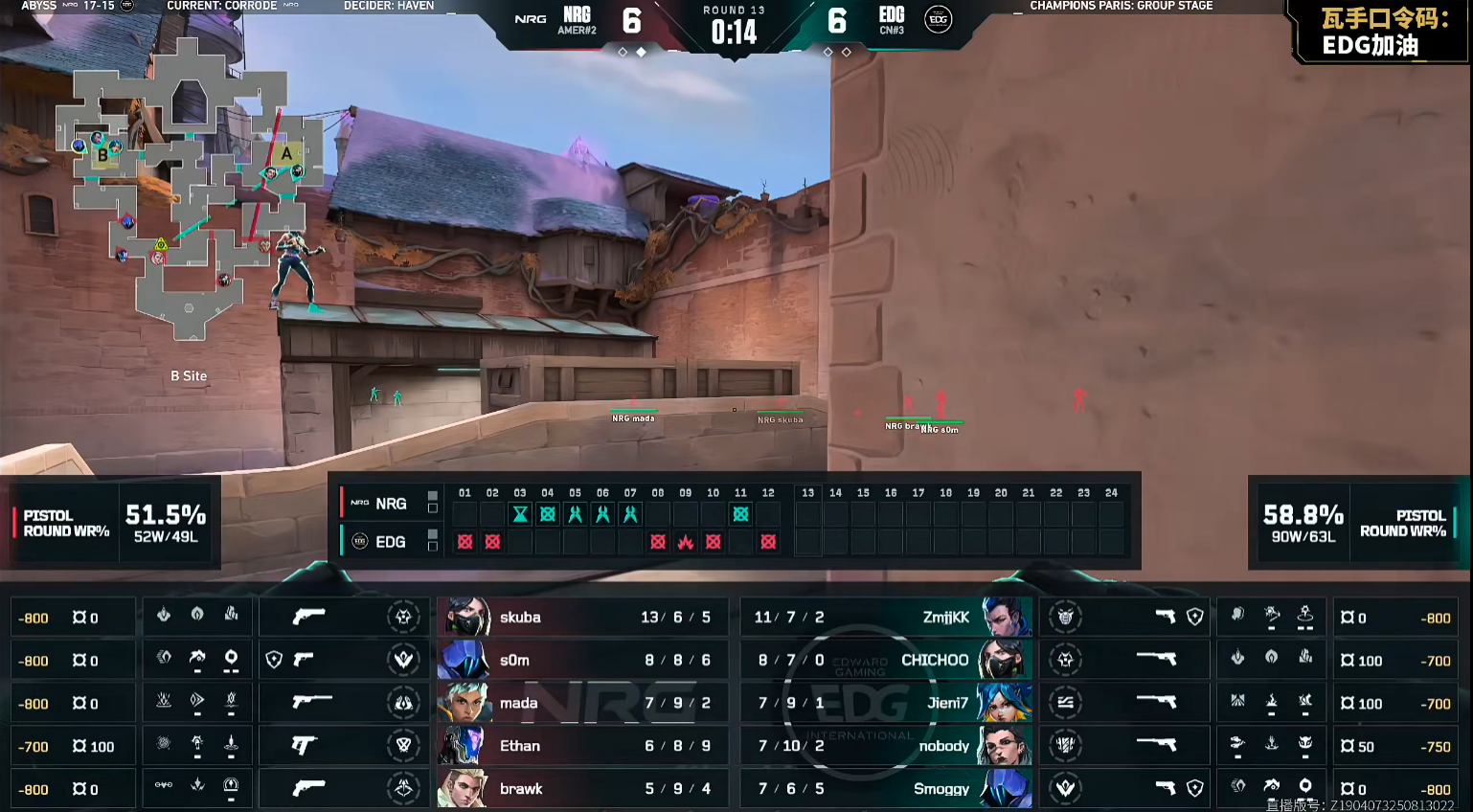
Task: Select Smoggy's agent portrait
Action: (1005, 789)
